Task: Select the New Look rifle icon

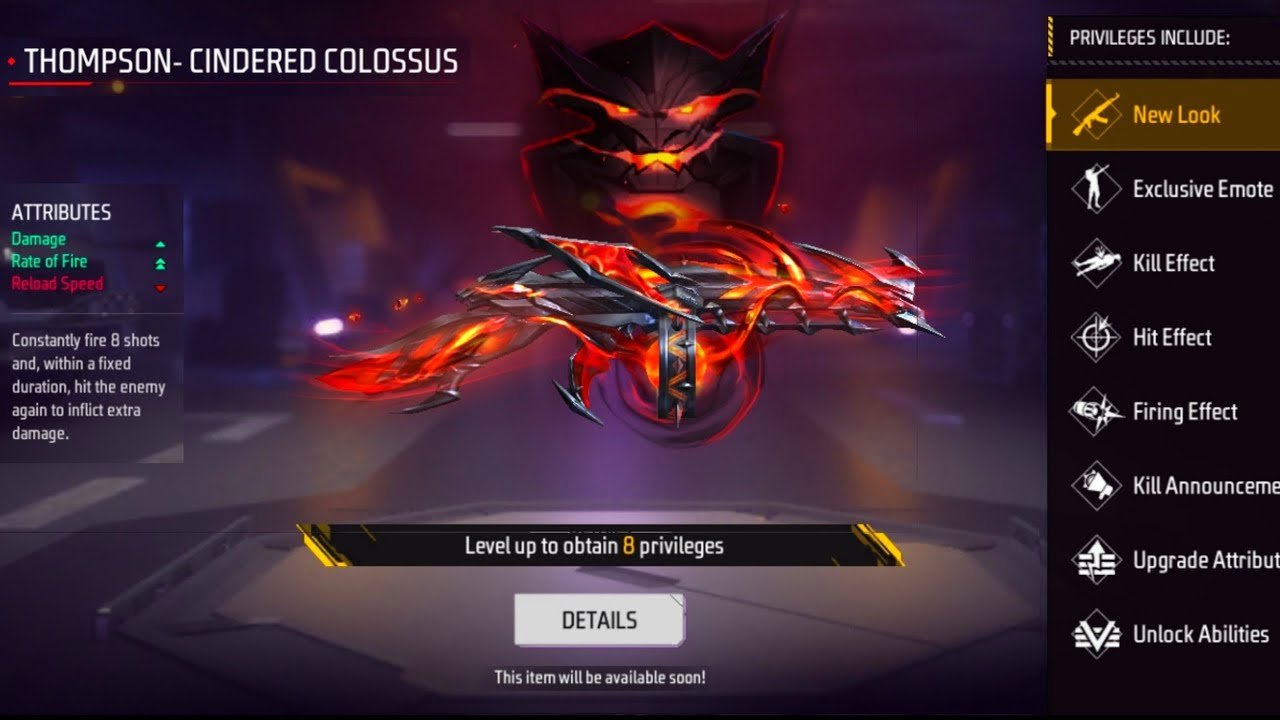Action: point(1096,114)
